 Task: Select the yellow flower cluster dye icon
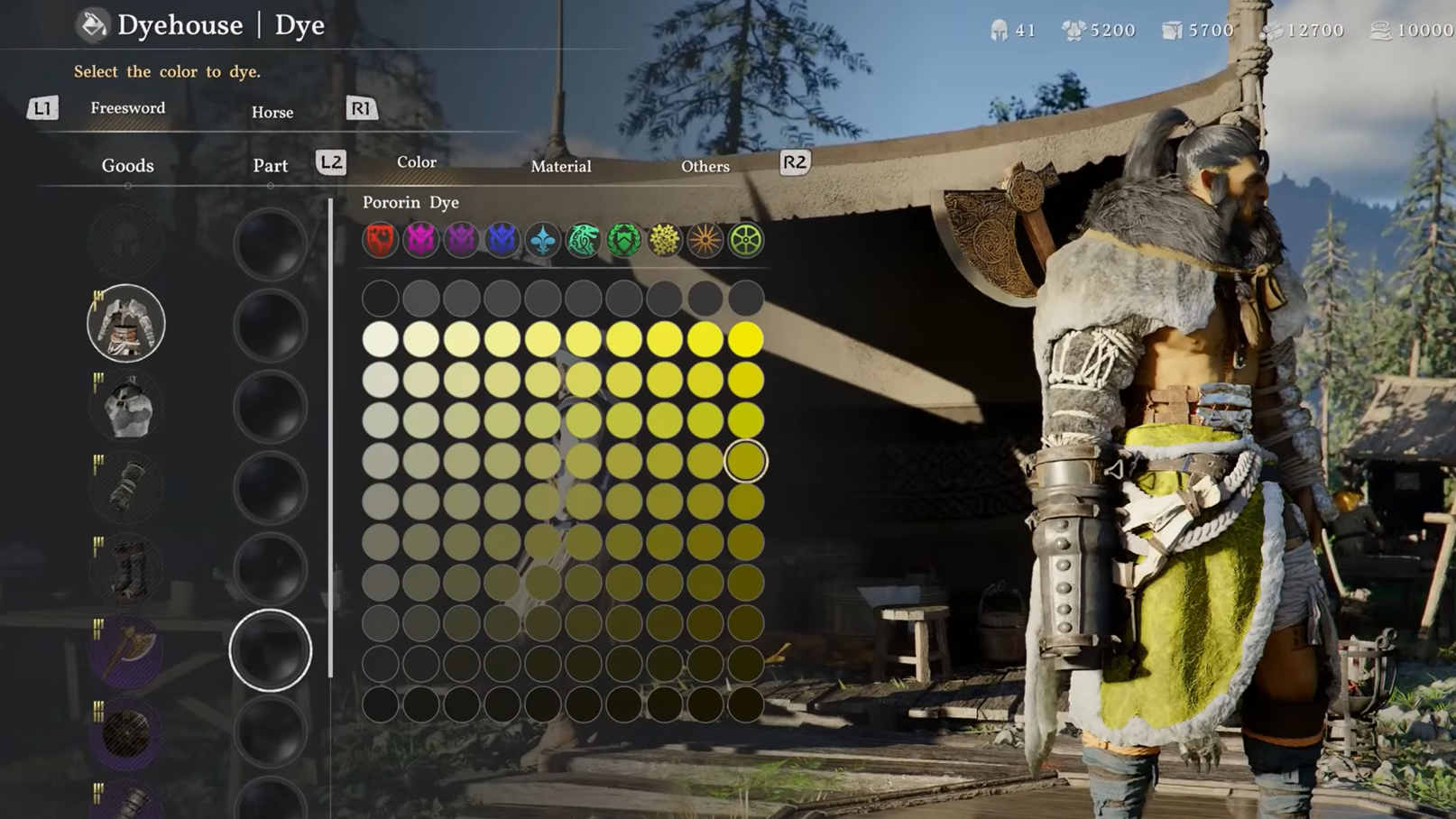[665, 240]
